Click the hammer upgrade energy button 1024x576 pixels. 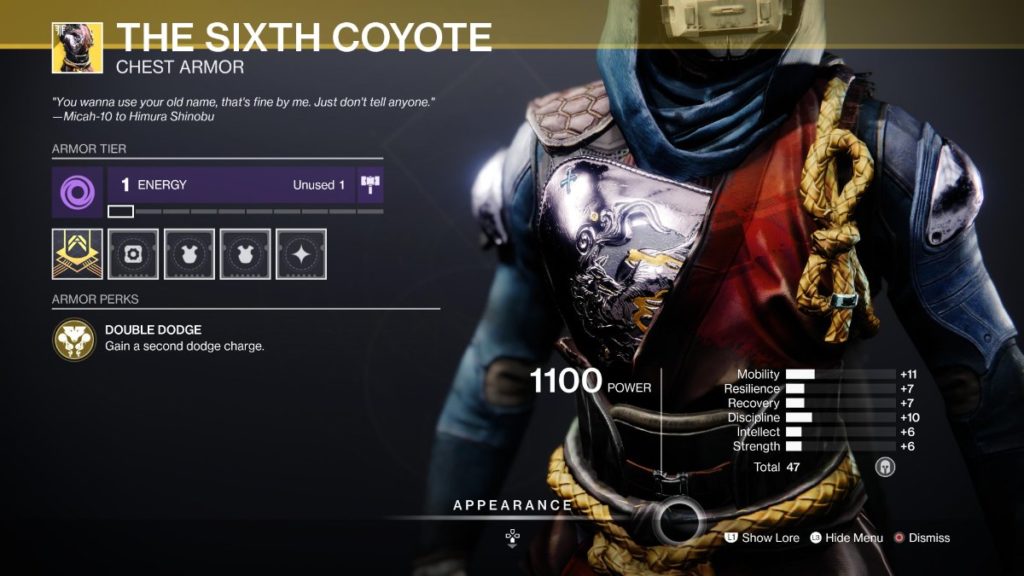370,185
